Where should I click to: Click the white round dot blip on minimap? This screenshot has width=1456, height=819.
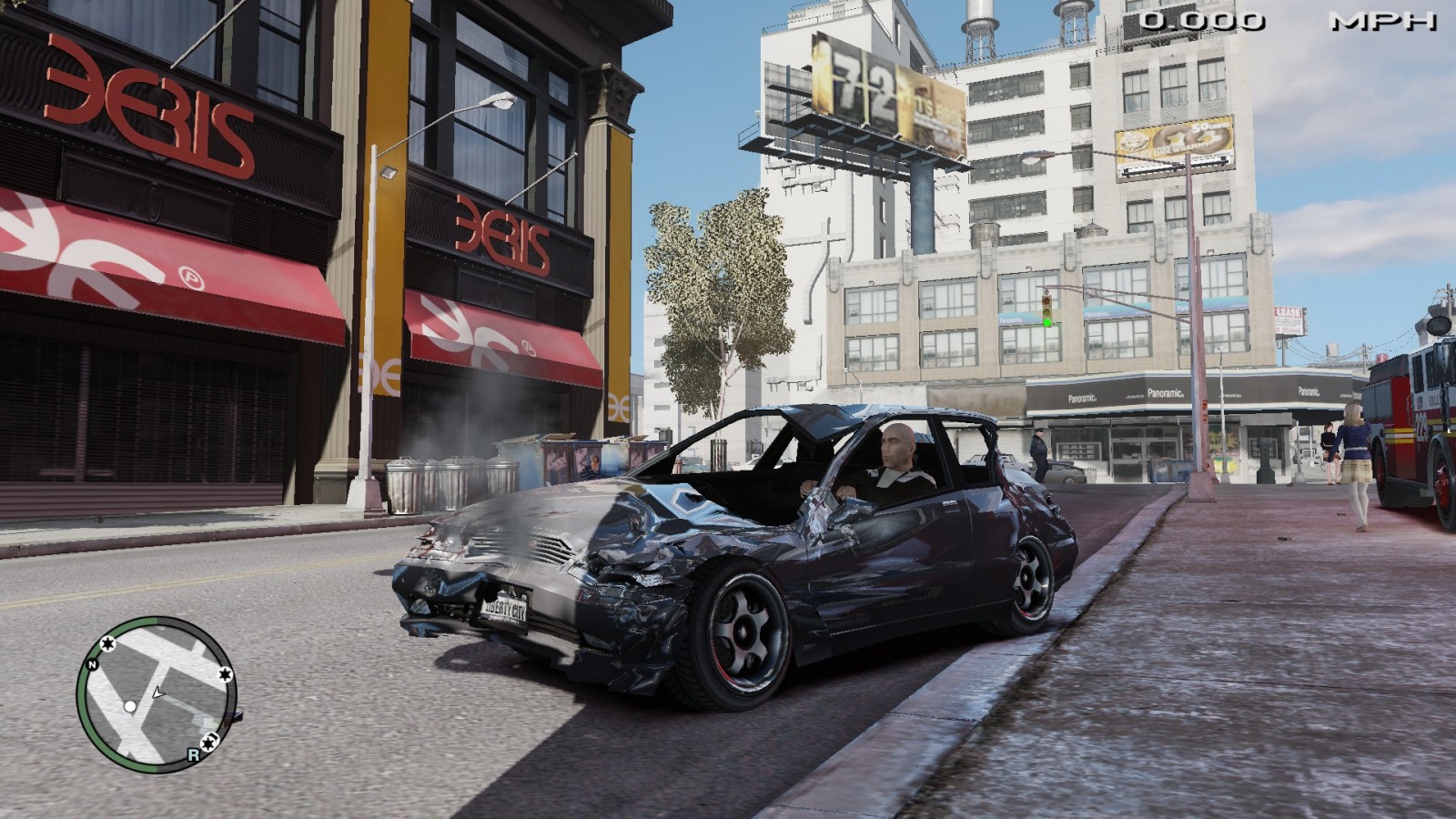130,706
